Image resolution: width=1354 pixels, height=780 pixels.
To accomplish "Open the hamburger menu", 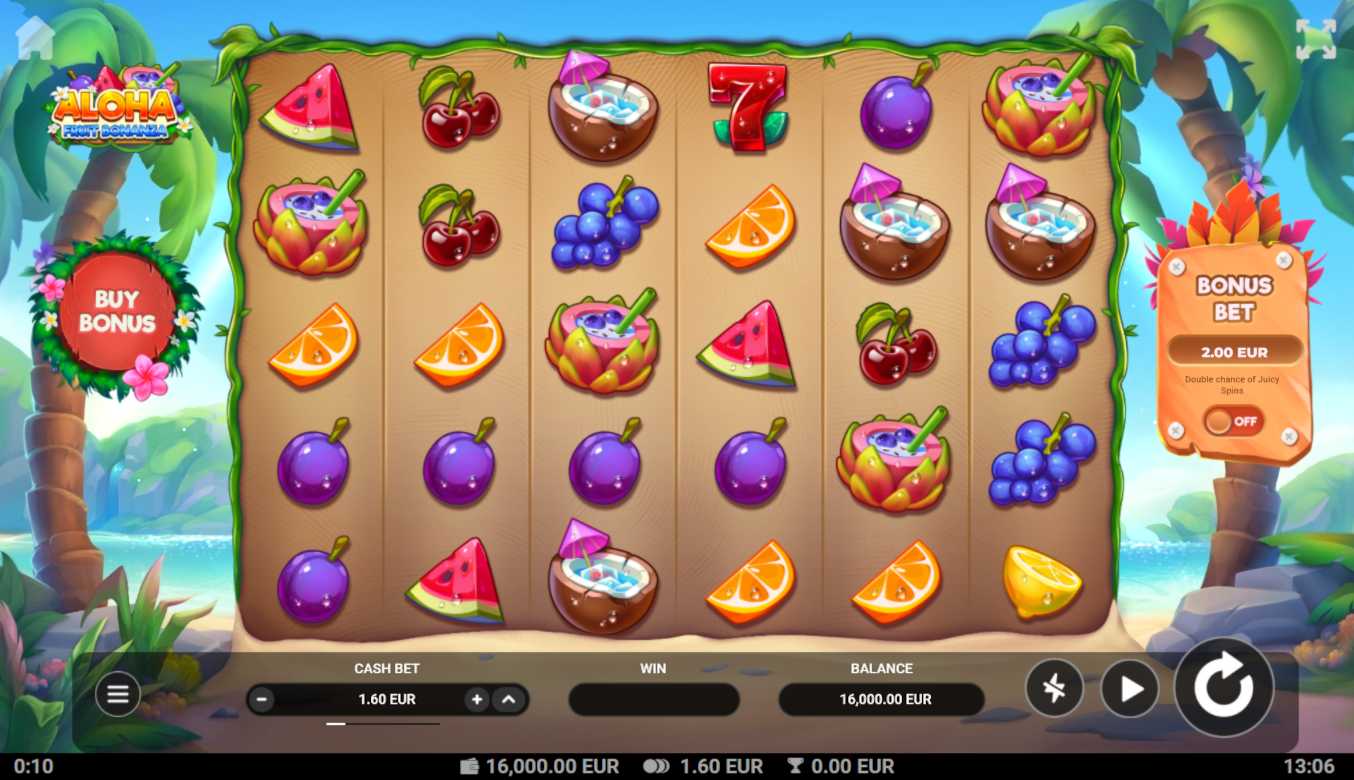I will [x=118, y=694].
